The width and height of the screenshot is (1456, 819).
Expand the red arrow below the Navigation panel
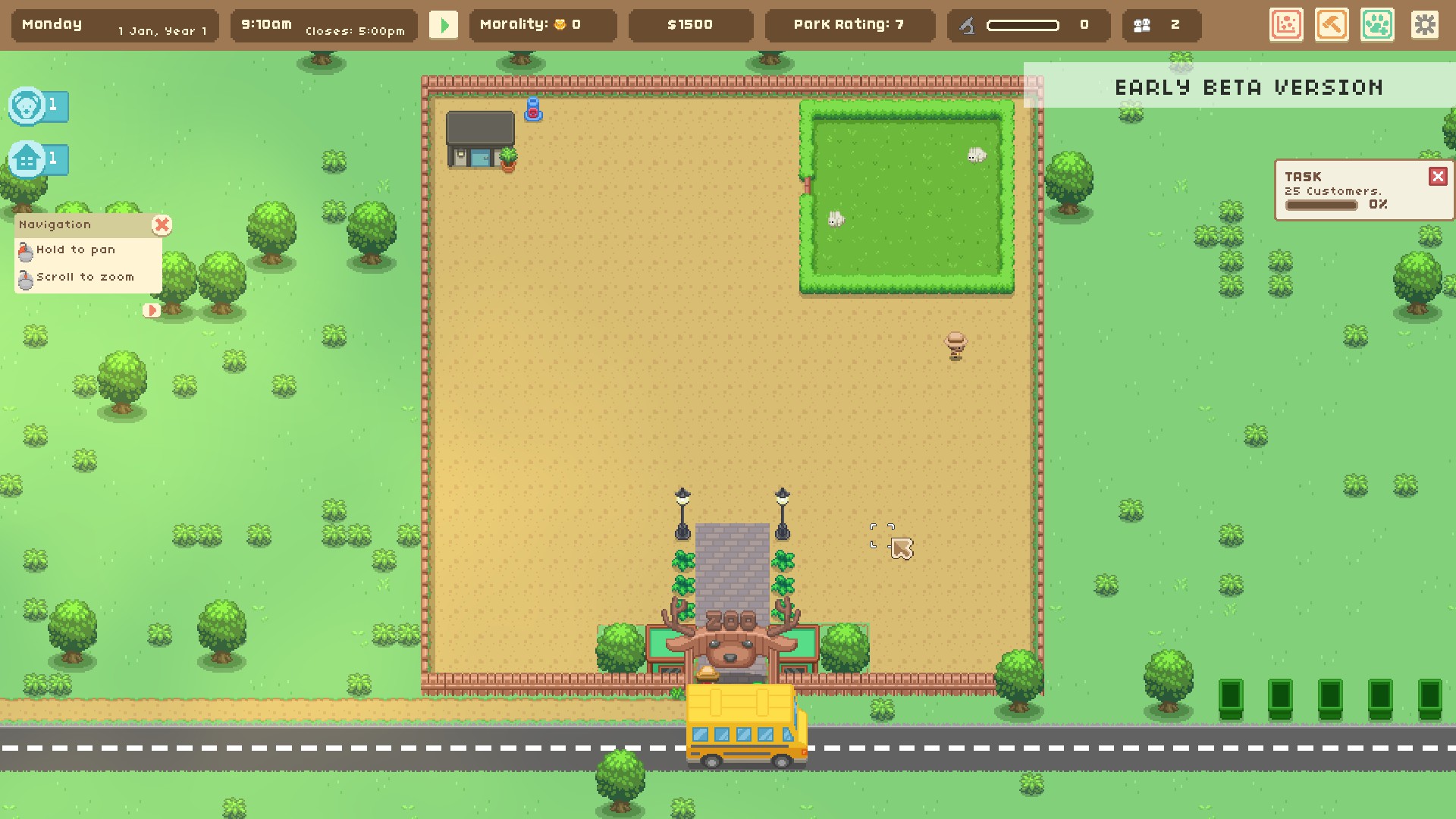coord(152,310)
